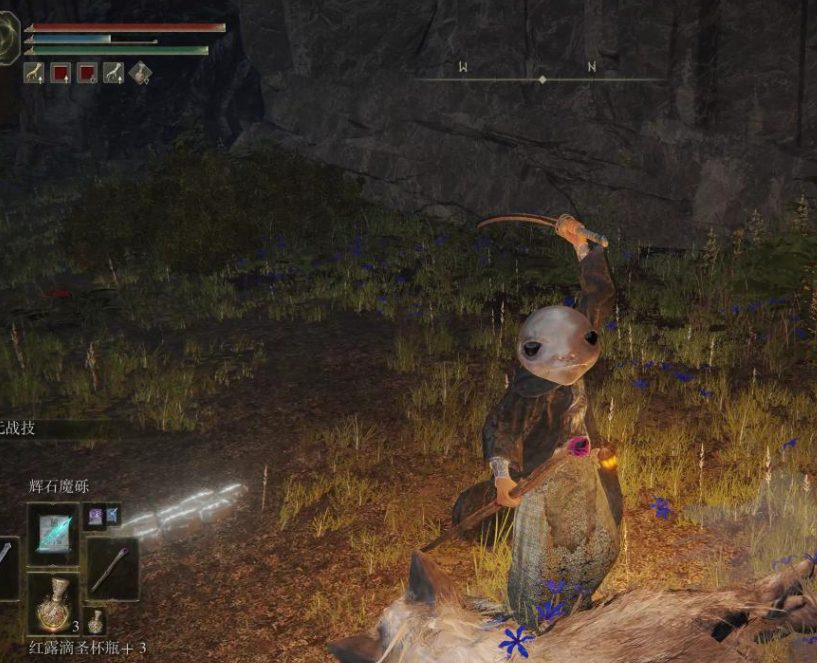This screenshot has width=817, height=663.
Task: Click the right-hand staff weapon slot
Action: coord(112,568)
